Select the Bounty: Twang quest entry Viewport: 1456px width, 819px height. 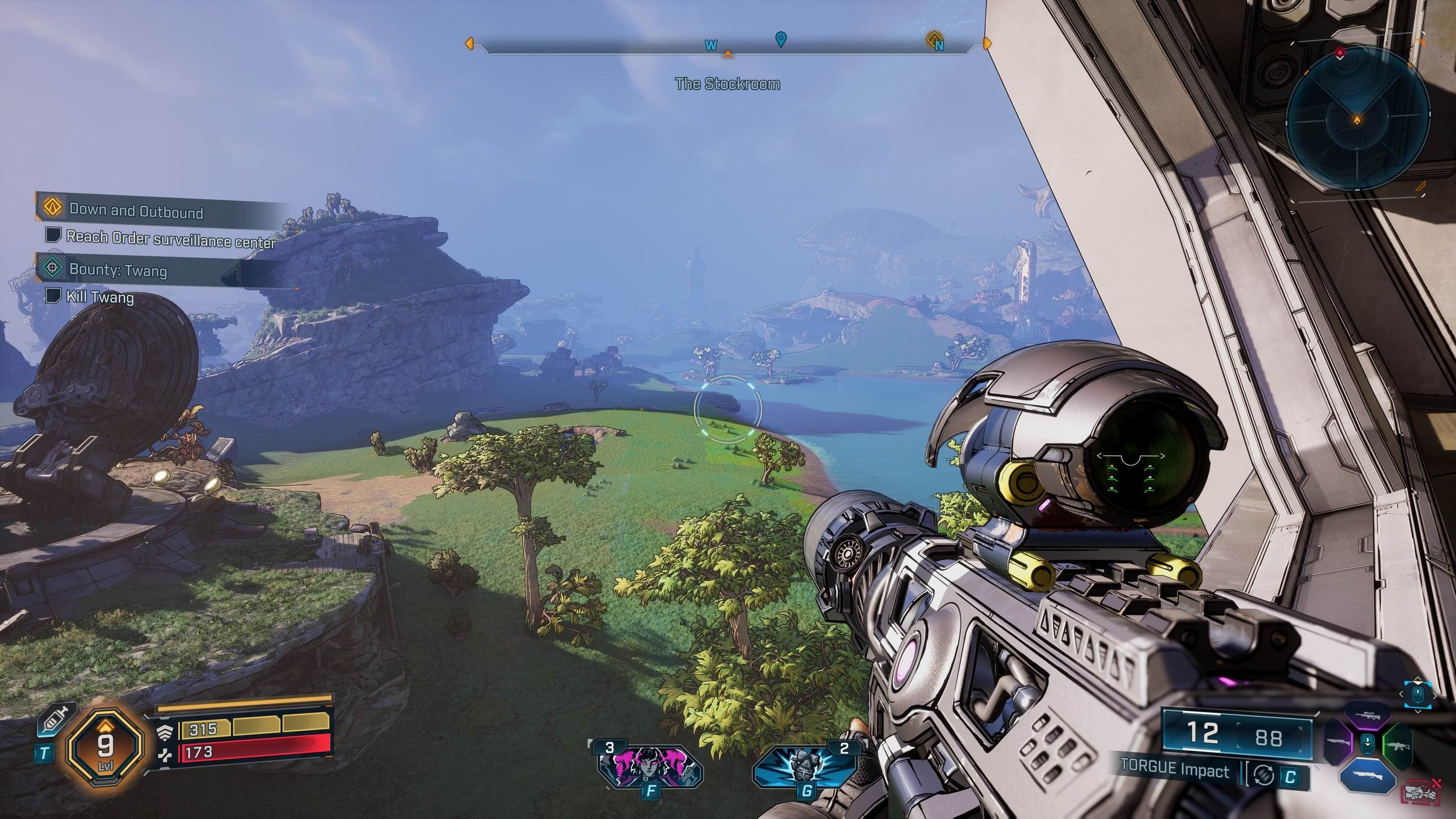coord(118,270)
